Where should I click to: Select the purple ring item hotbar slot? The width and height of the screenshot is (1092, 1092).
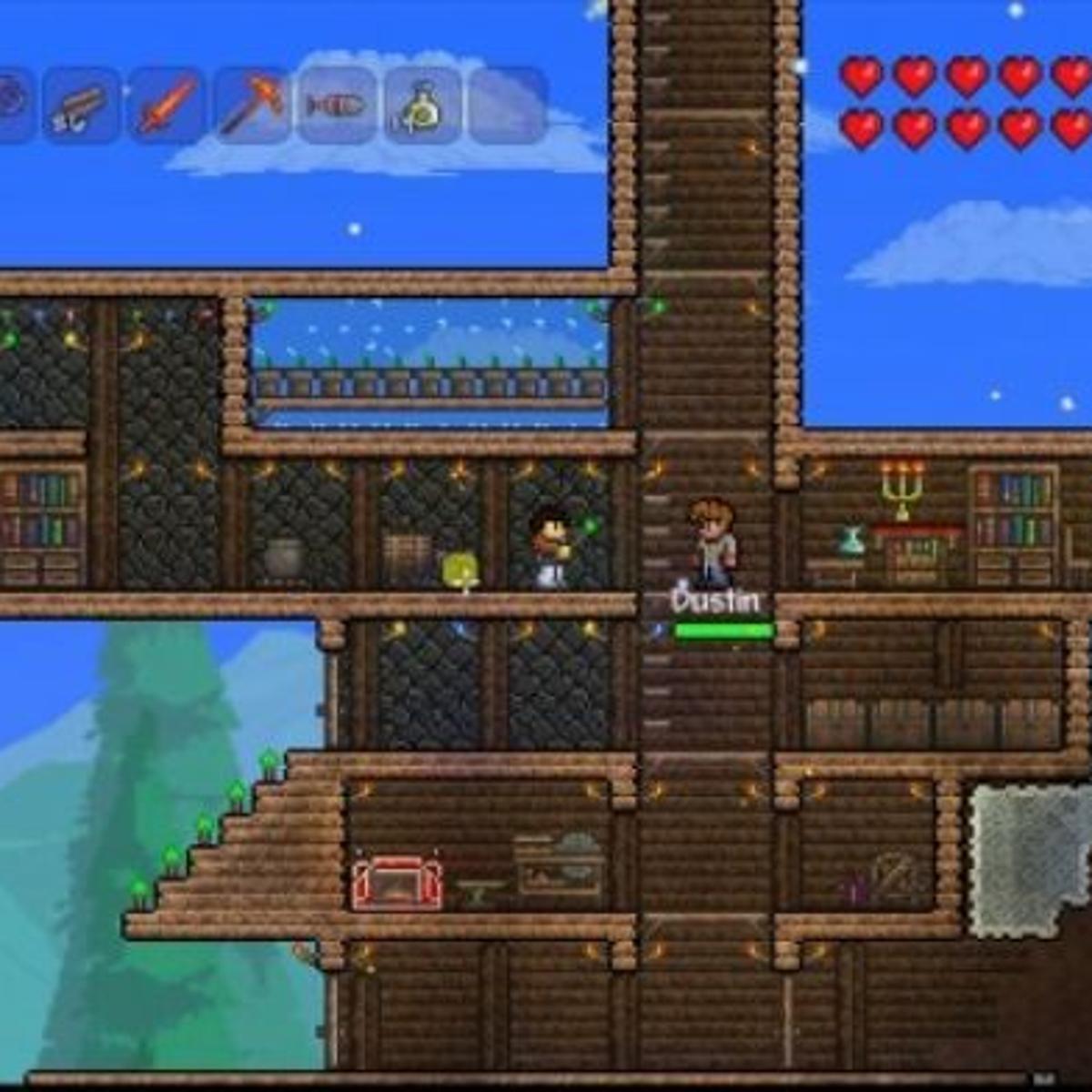coord(11,104)
